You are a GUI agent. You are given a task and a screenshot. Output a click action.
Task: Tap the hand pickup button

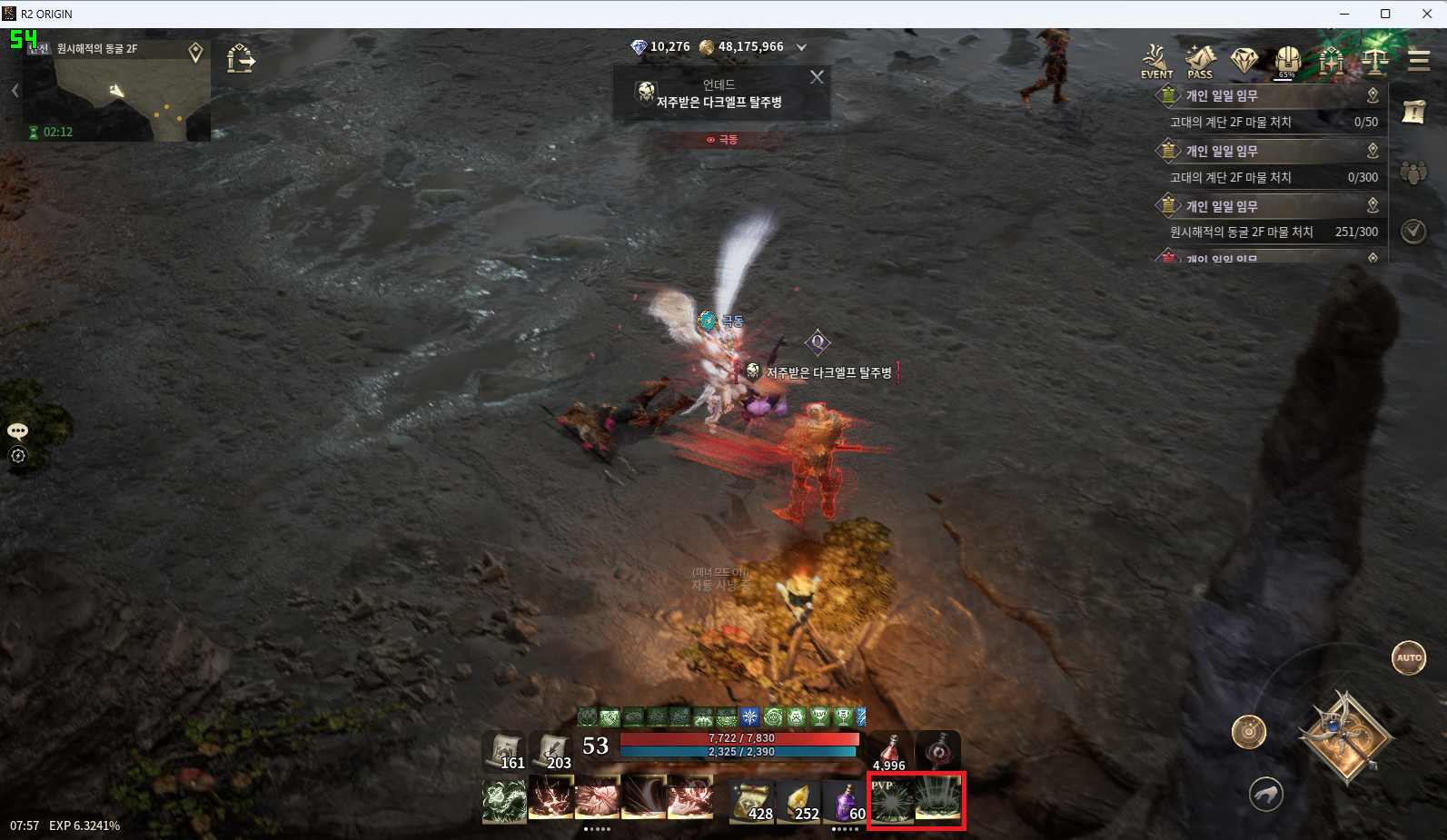1266,795
